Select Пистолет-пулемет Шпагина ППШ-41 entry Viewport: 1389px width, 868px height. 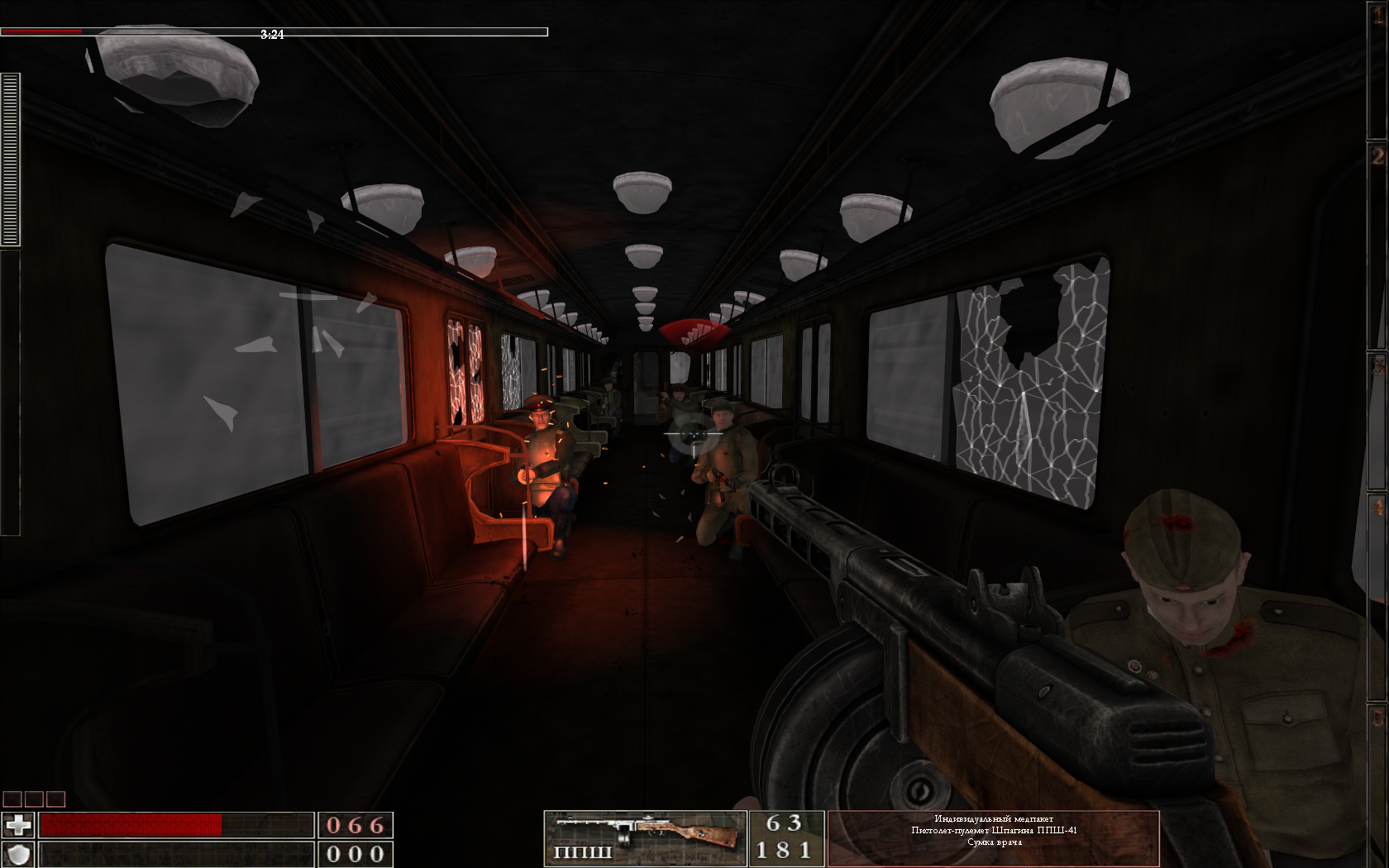coord(994,830)
